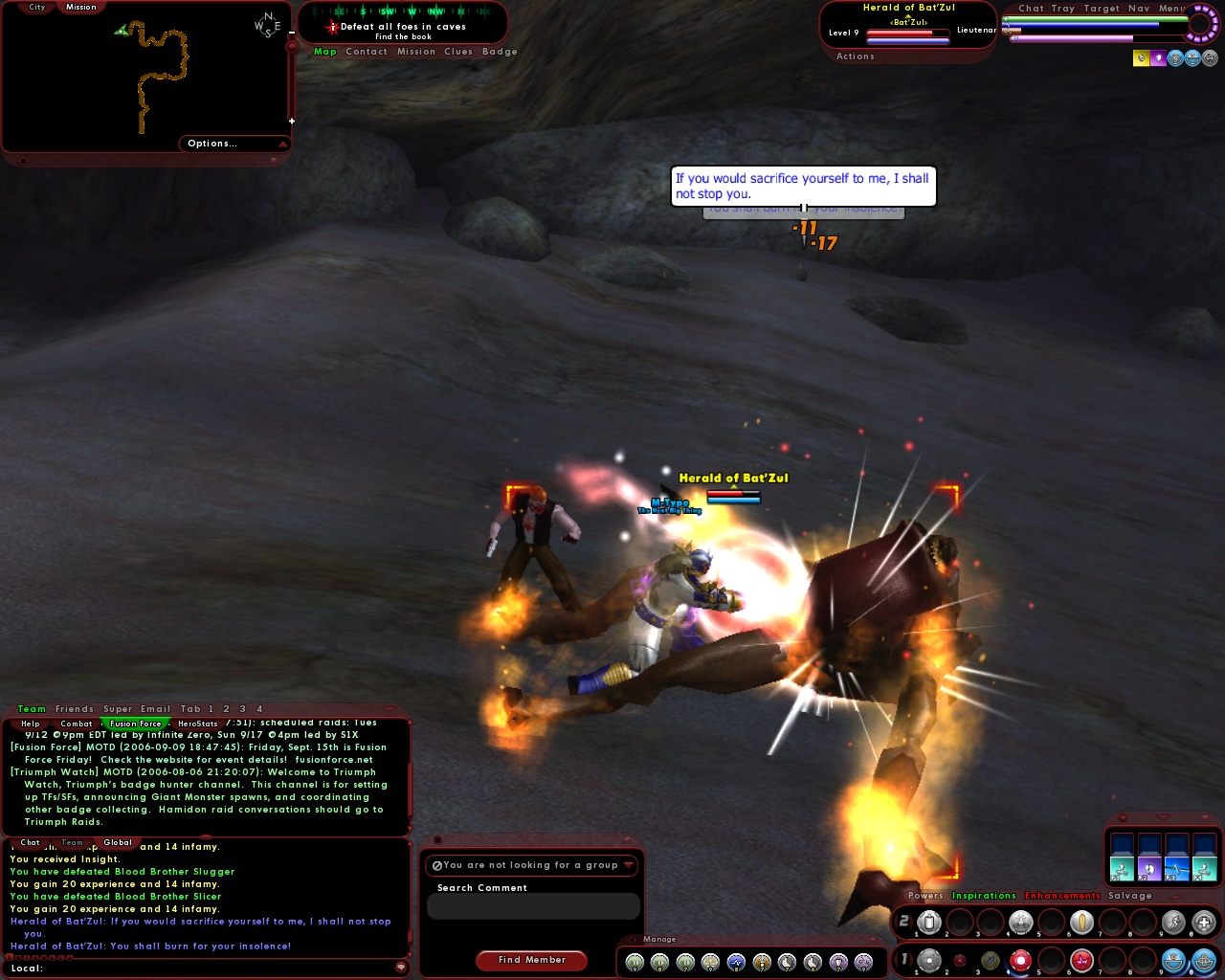Click the glowing red power in slot 4

[1019, 960]
